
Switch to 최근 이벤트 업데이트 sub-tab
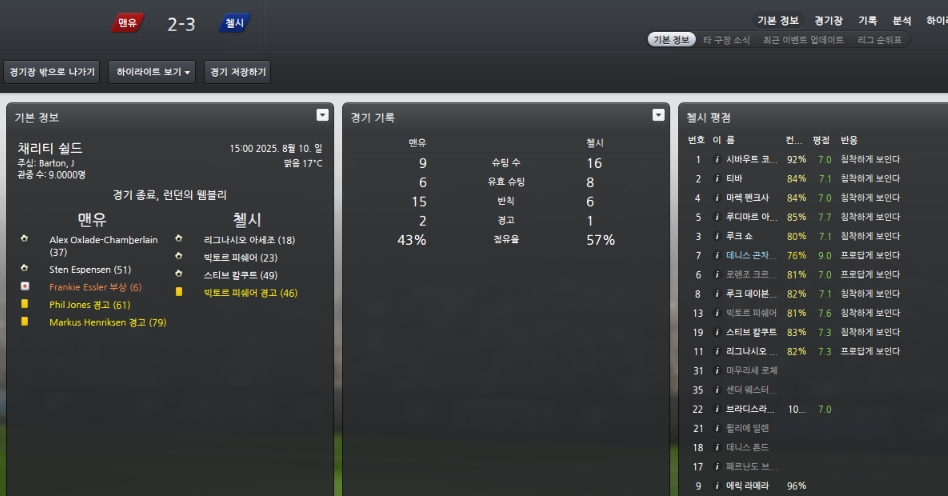[803, 40]
